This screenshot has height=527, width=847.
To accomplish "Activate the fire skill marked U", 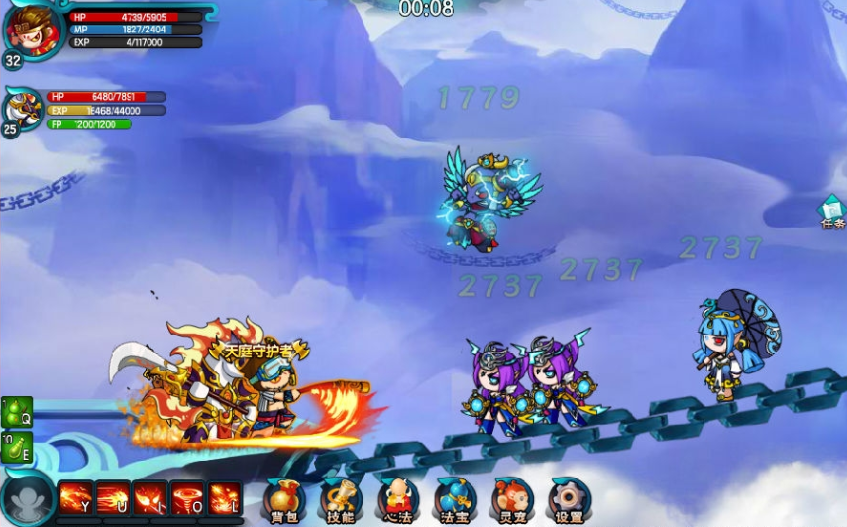I will [x=113, y=498].
